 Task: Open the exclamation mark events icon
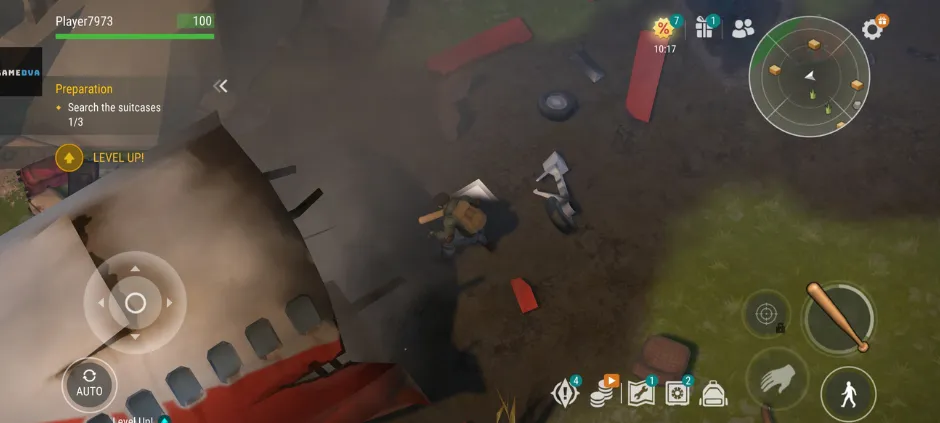click(x=565, y=394)
